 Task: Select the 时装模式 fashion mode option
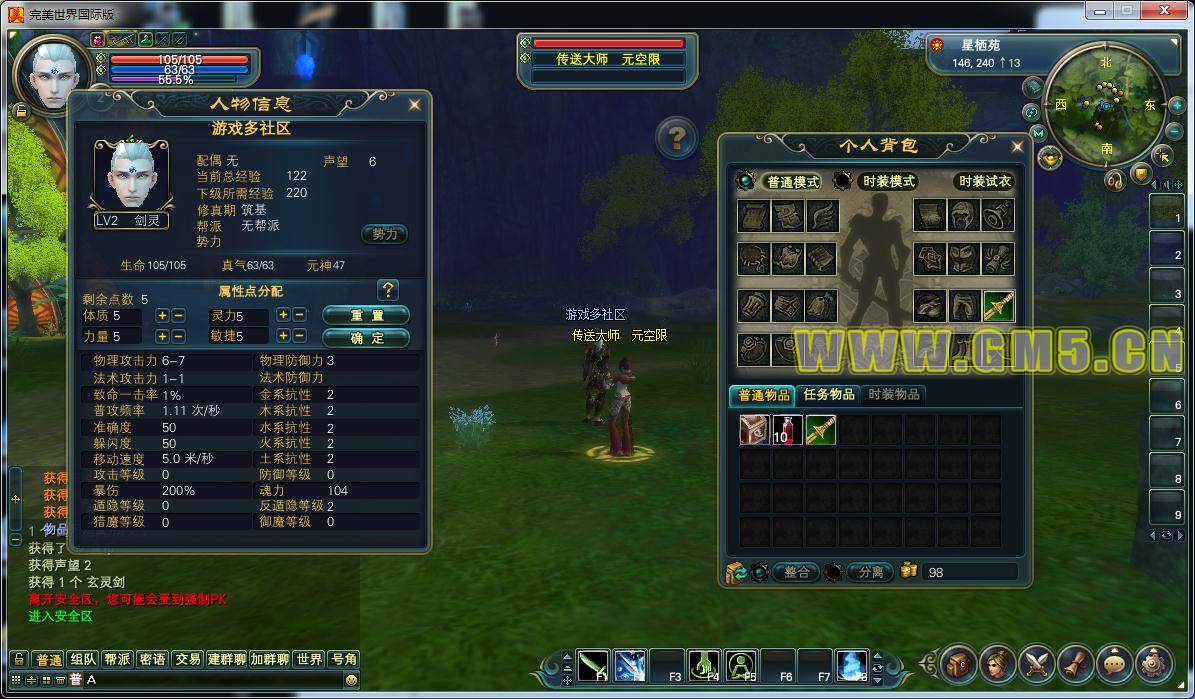(x=888, y=182)
